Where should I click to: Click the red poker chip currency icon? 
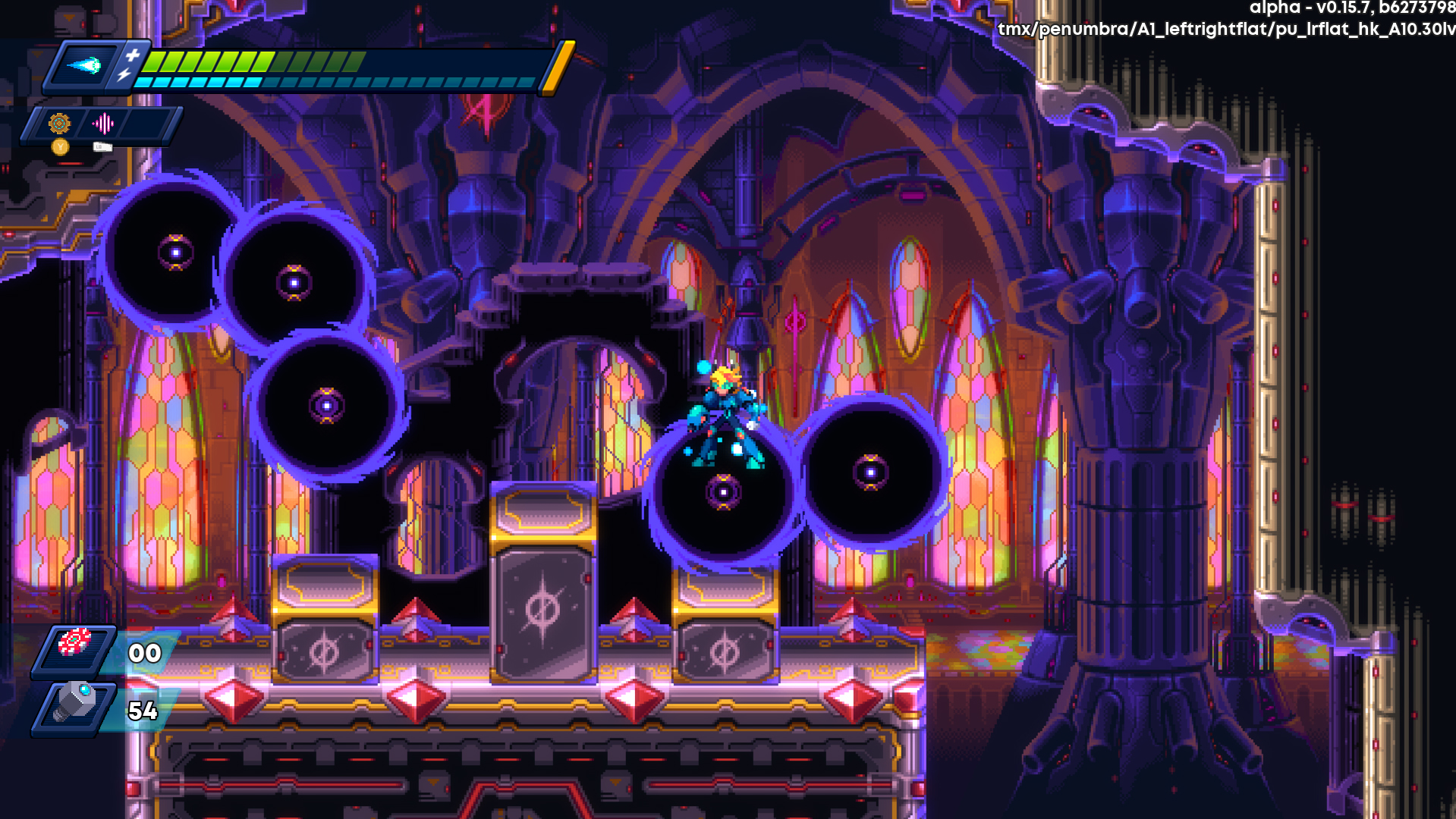tap(74, 643)
